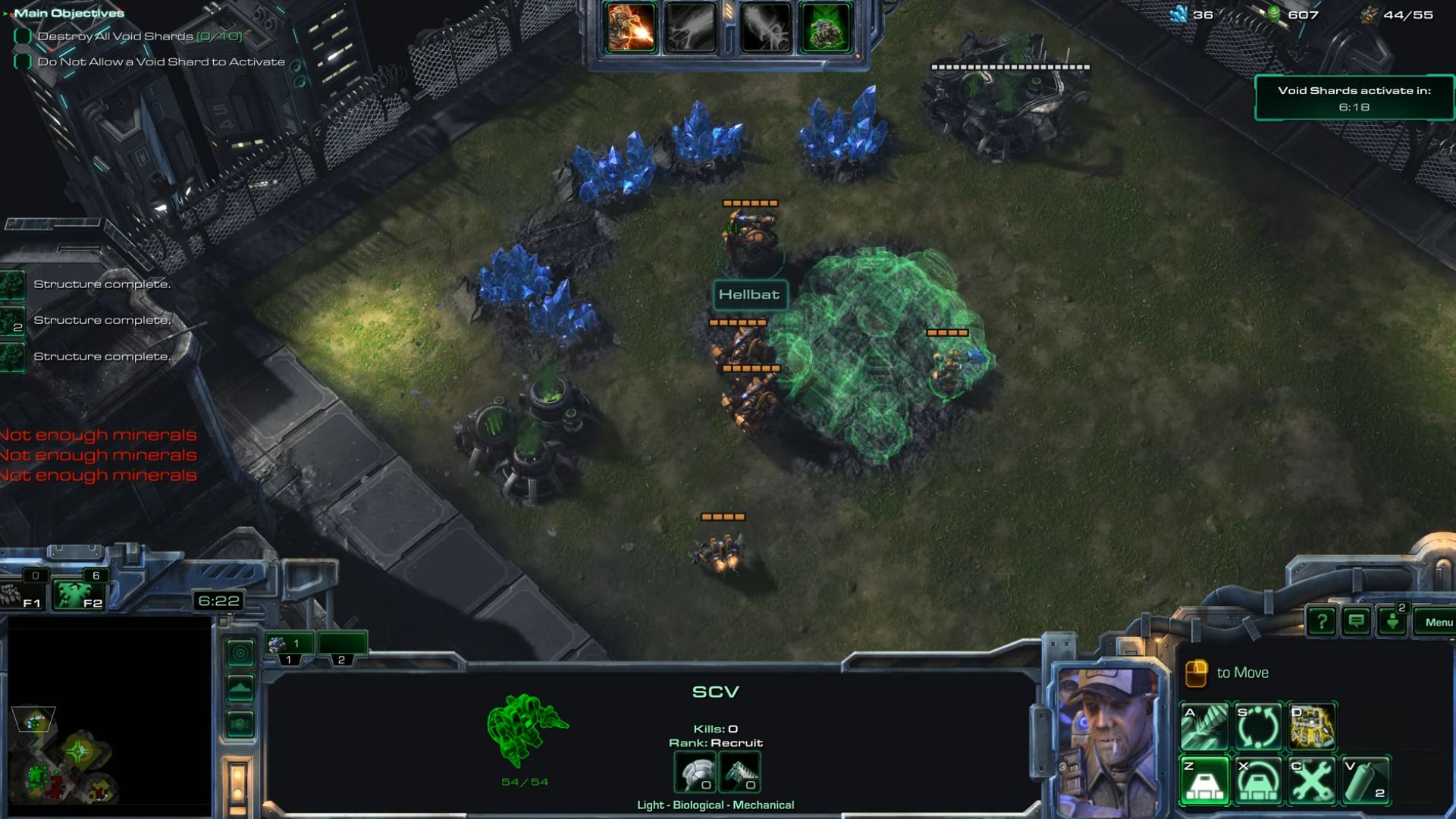Open the game Menu
The height and width of the screenshot is (819, 1456).
click(1437, 623)
